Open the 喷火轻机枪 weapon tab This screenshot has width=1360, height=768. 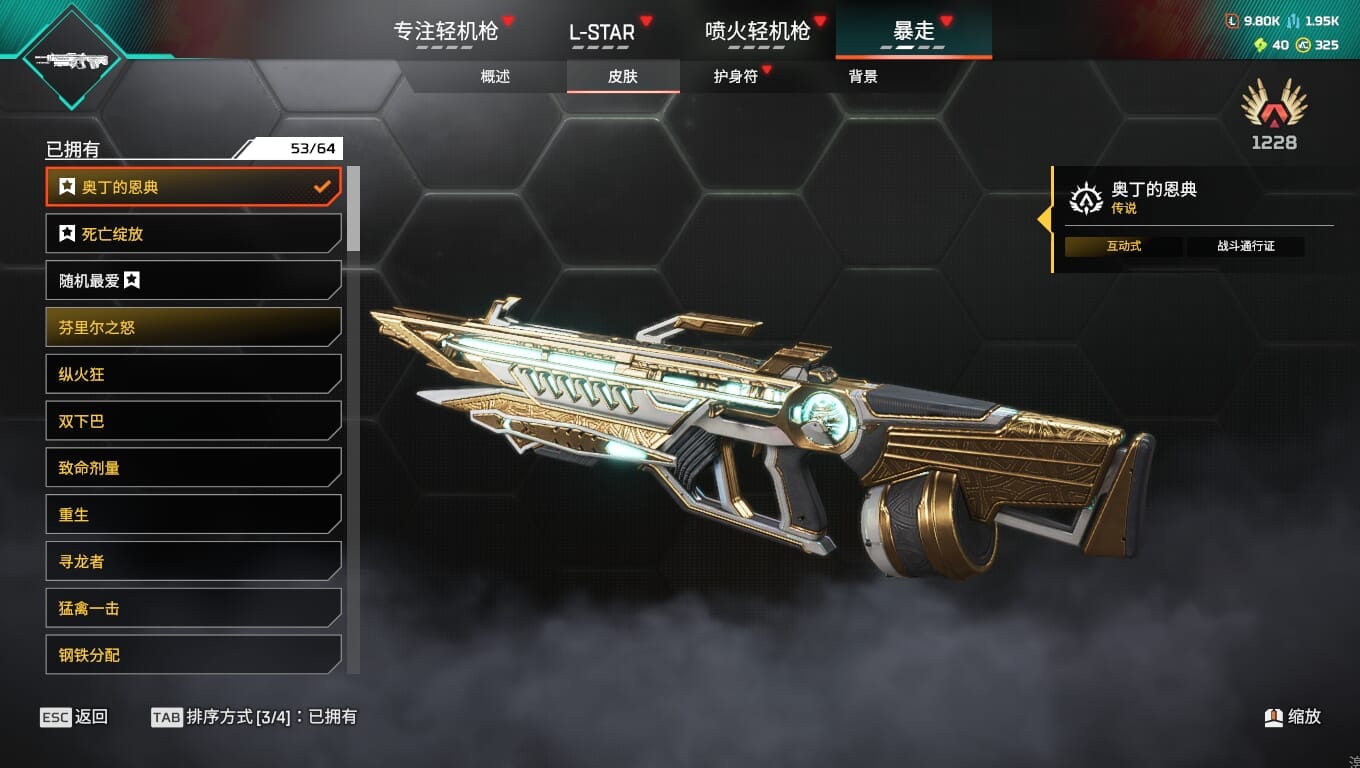tap(757, 31)
